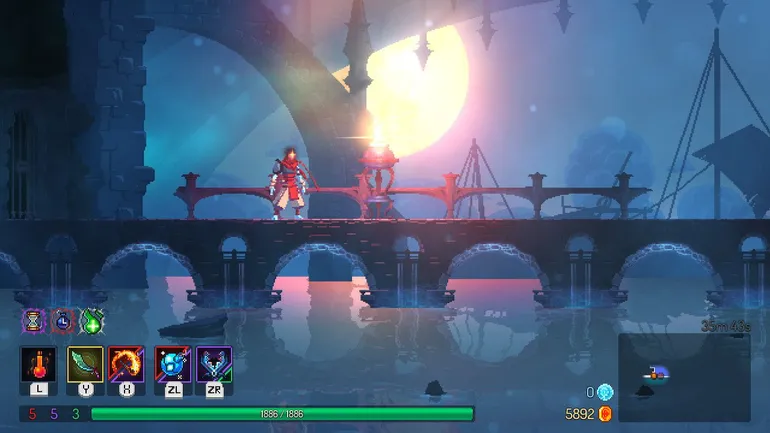770x433 pixels.
Task: Click the hourglass mutation icon
Action: pyautogui.click(x=34, y=320)
